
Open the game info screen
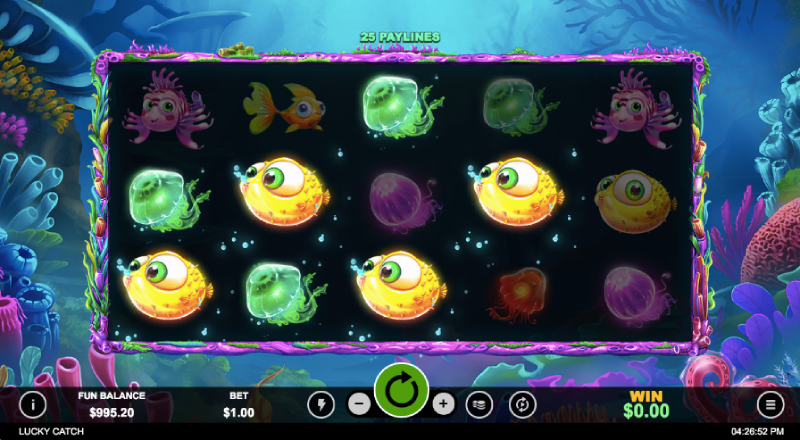click(x=33, y=404)
